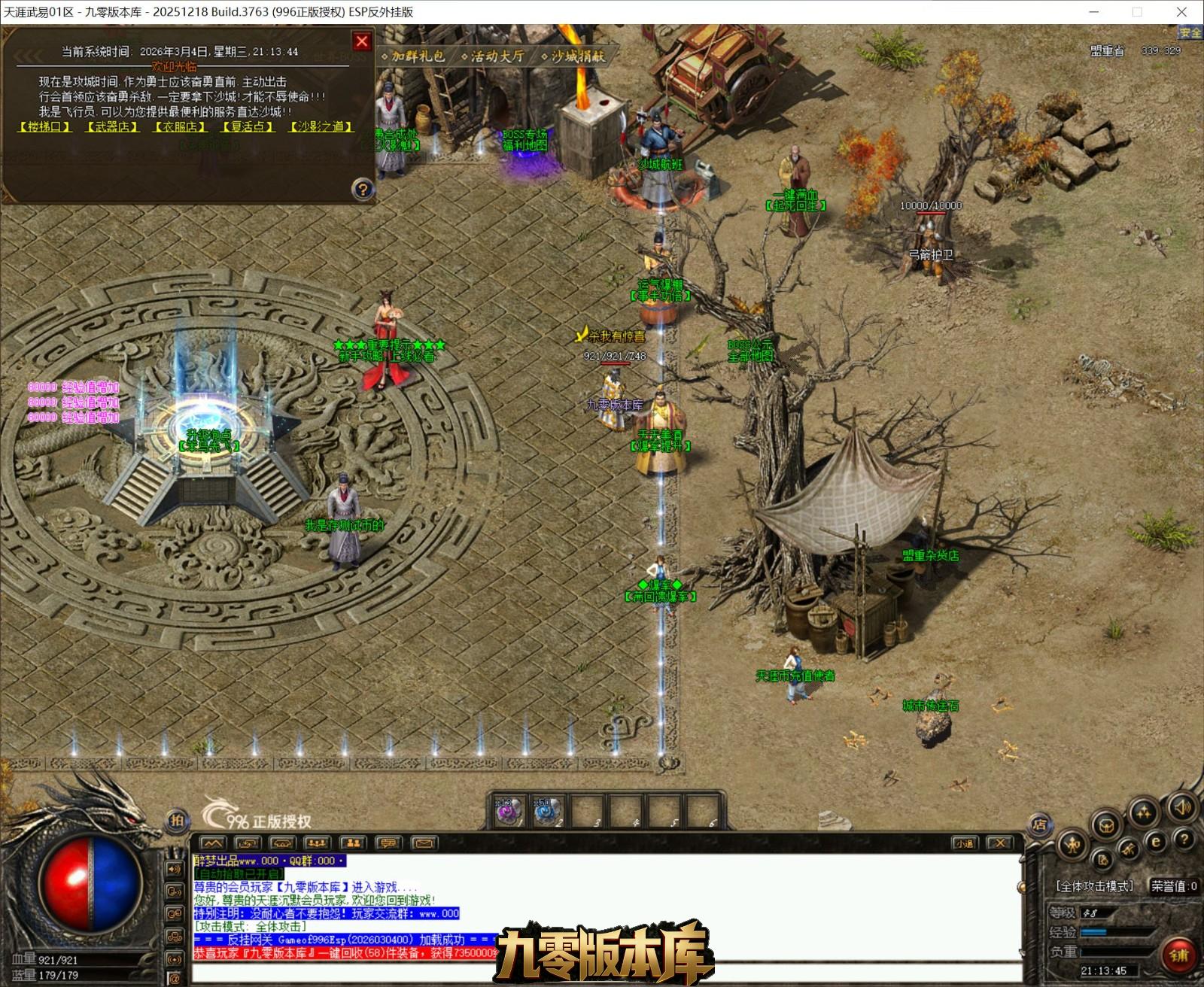This screenshot has height=987, width=1204.
Task: Use the purple item in hotbar slot 1
Action: pos(508,812)
